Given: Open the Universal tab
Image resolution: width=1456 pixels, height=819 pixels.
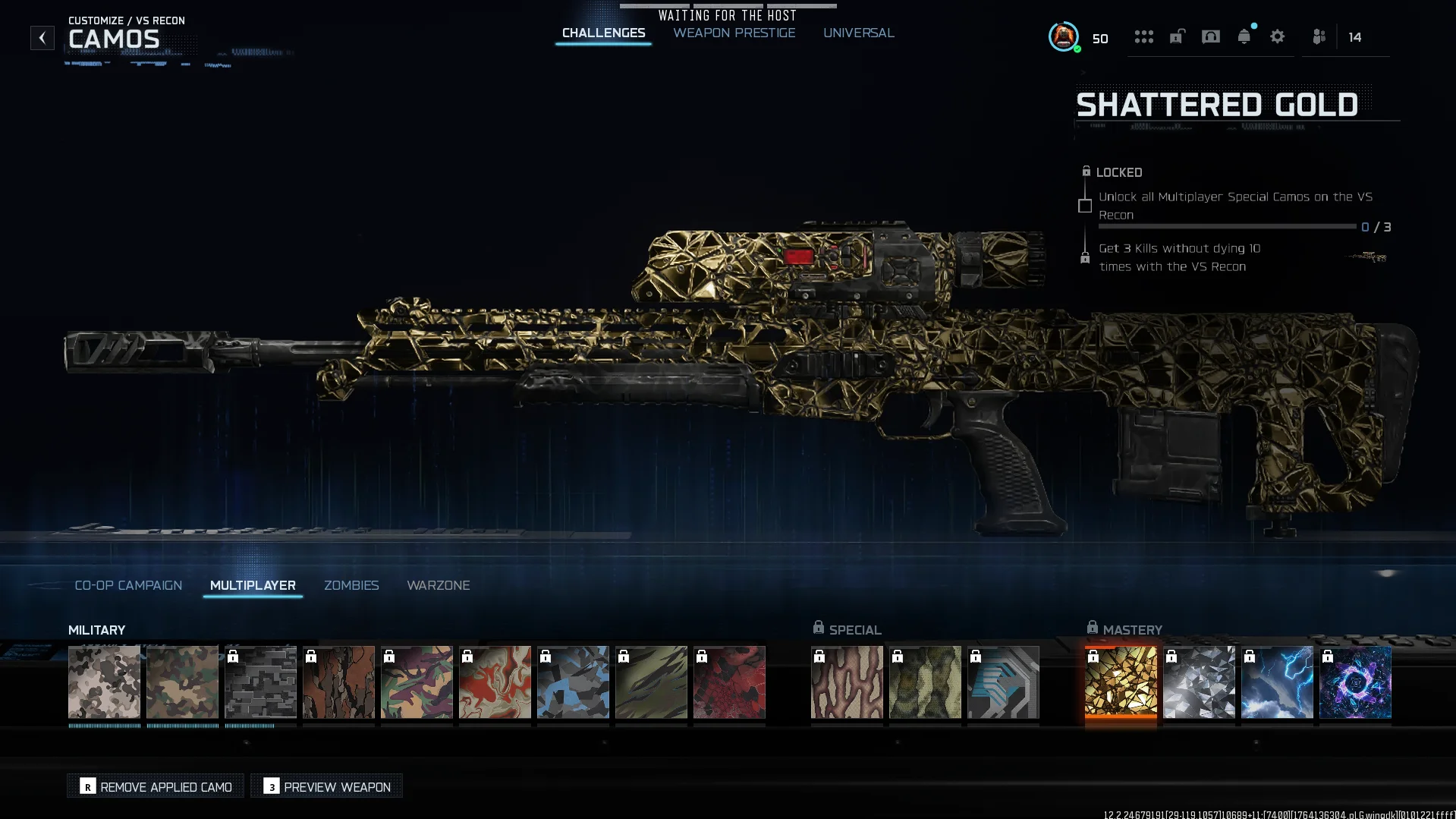Looking at the screenshot, I should (x=859, y=33).
